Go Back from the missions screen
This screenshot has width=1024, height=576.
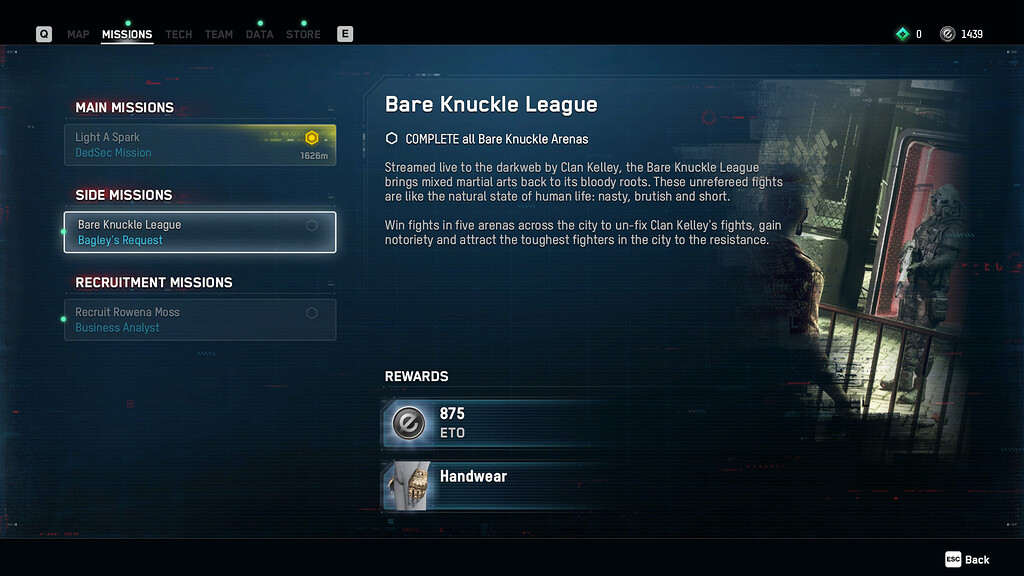point(968,560)
